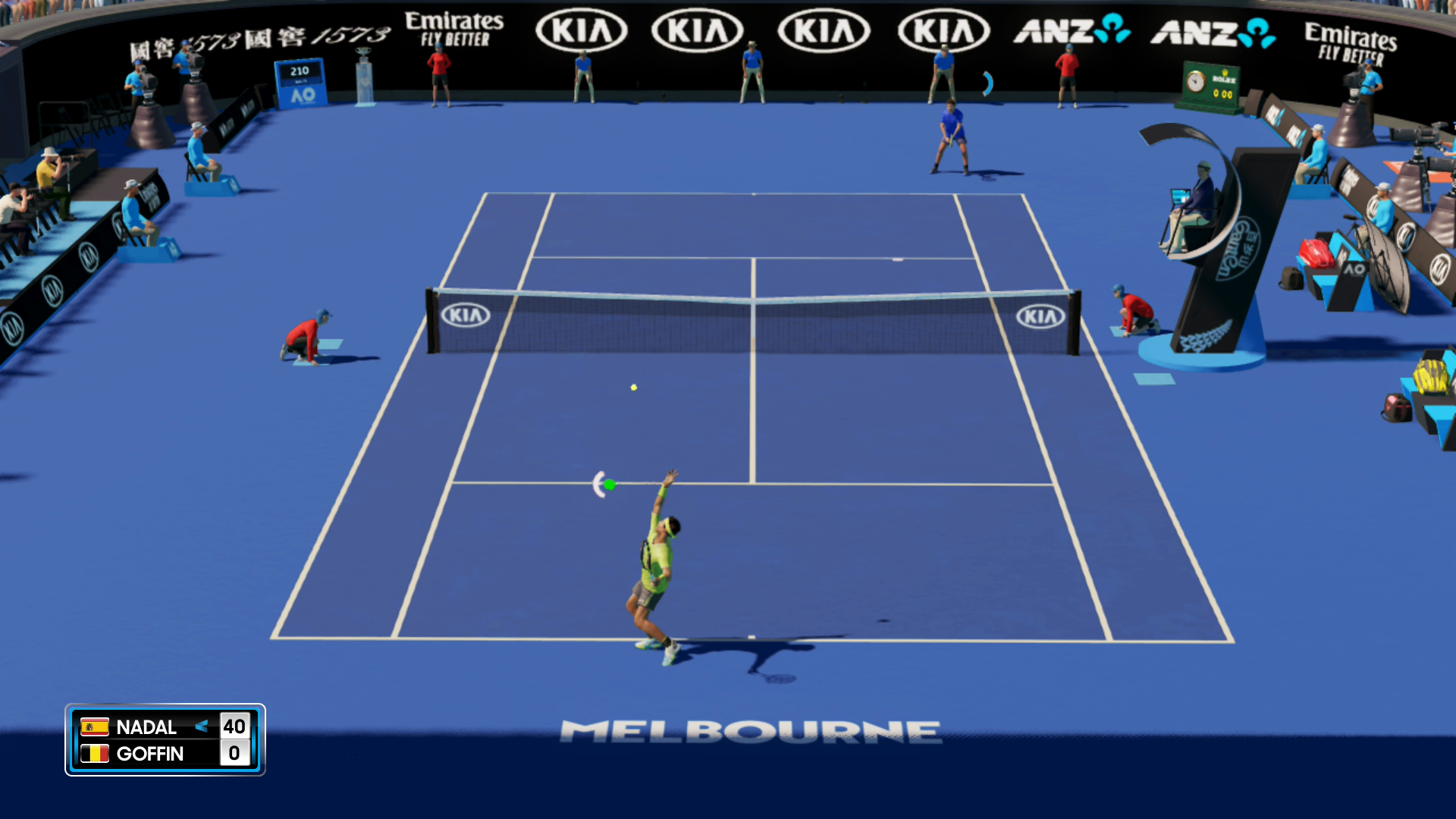Viewport: 1456px width, 819px height.
Task: Click Goffin's score box showing 0
Action: click(235, 754)
